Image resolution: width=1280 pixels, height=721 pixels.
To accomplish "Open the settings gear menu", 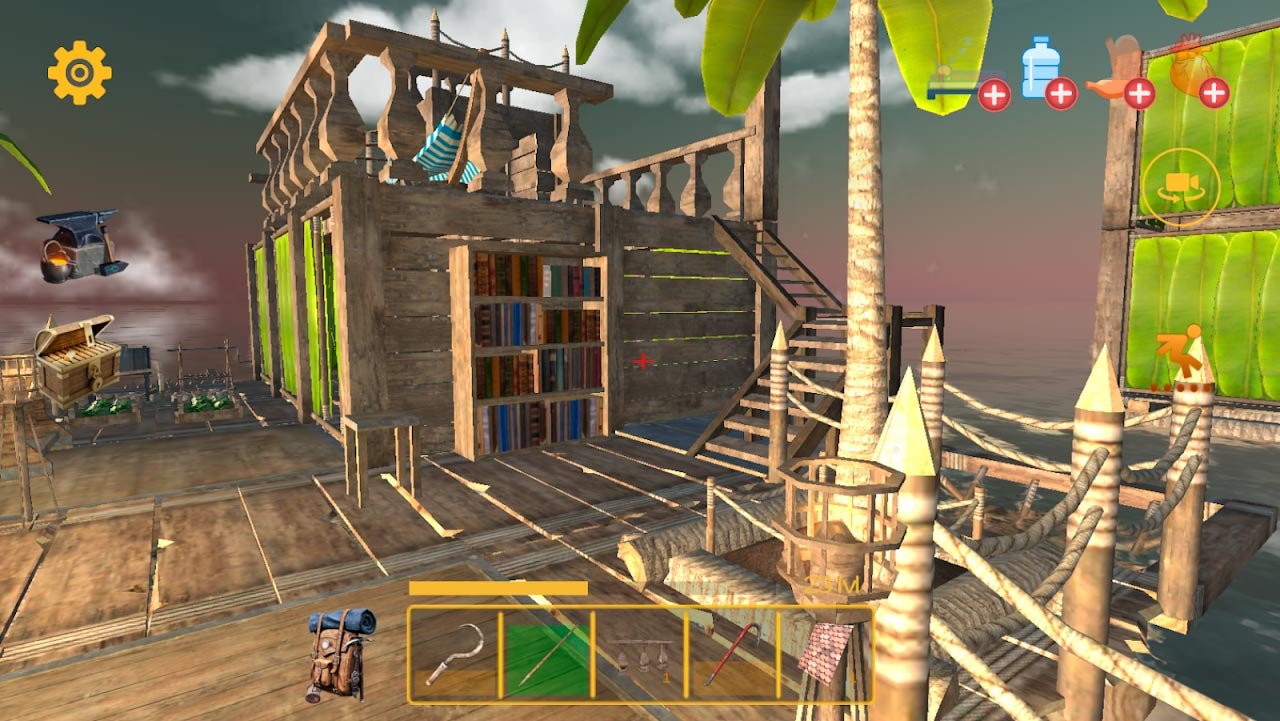I will coord(80,72).
